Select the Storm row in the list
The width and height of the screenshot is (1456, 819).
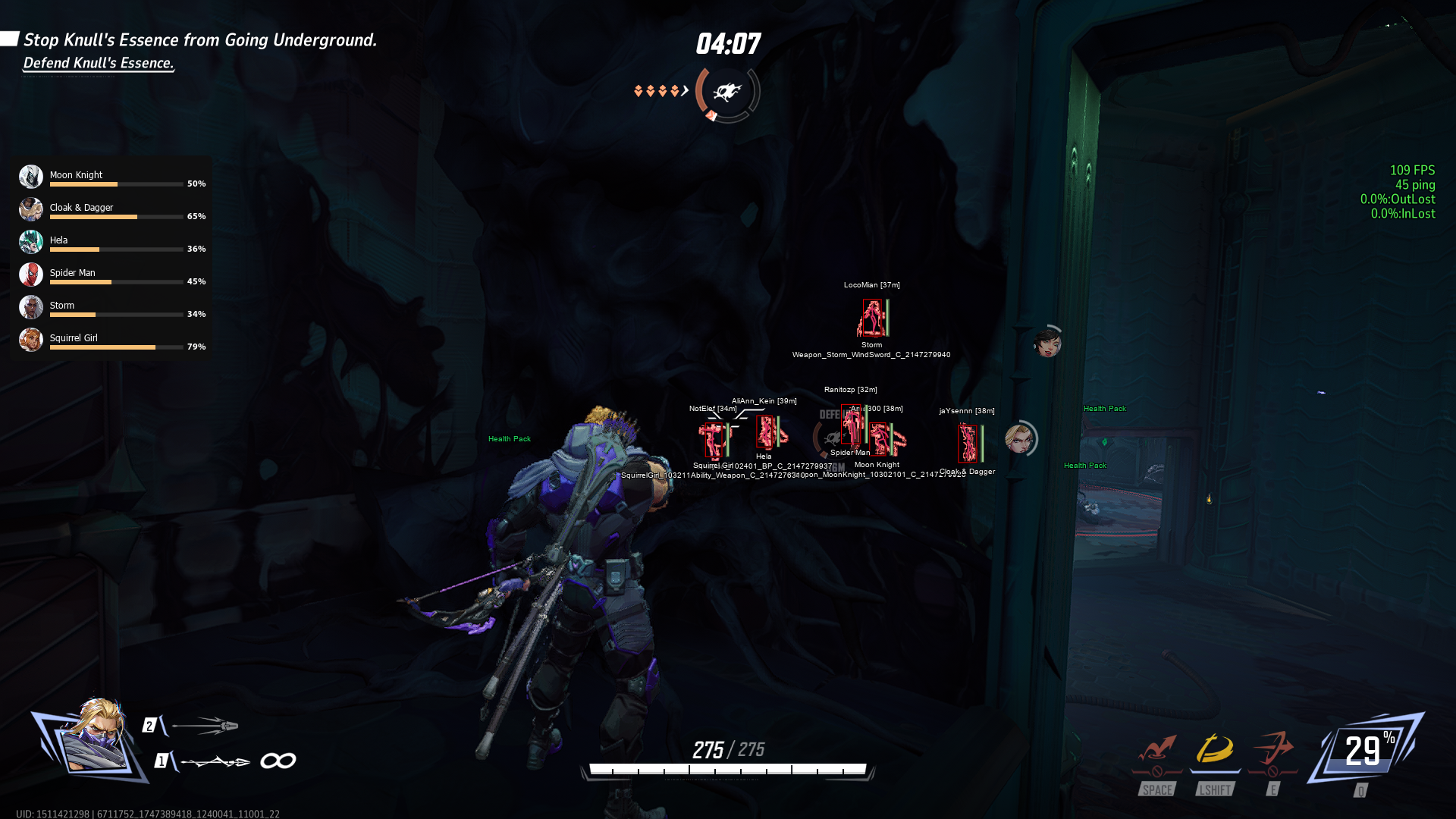click(111, 307)
